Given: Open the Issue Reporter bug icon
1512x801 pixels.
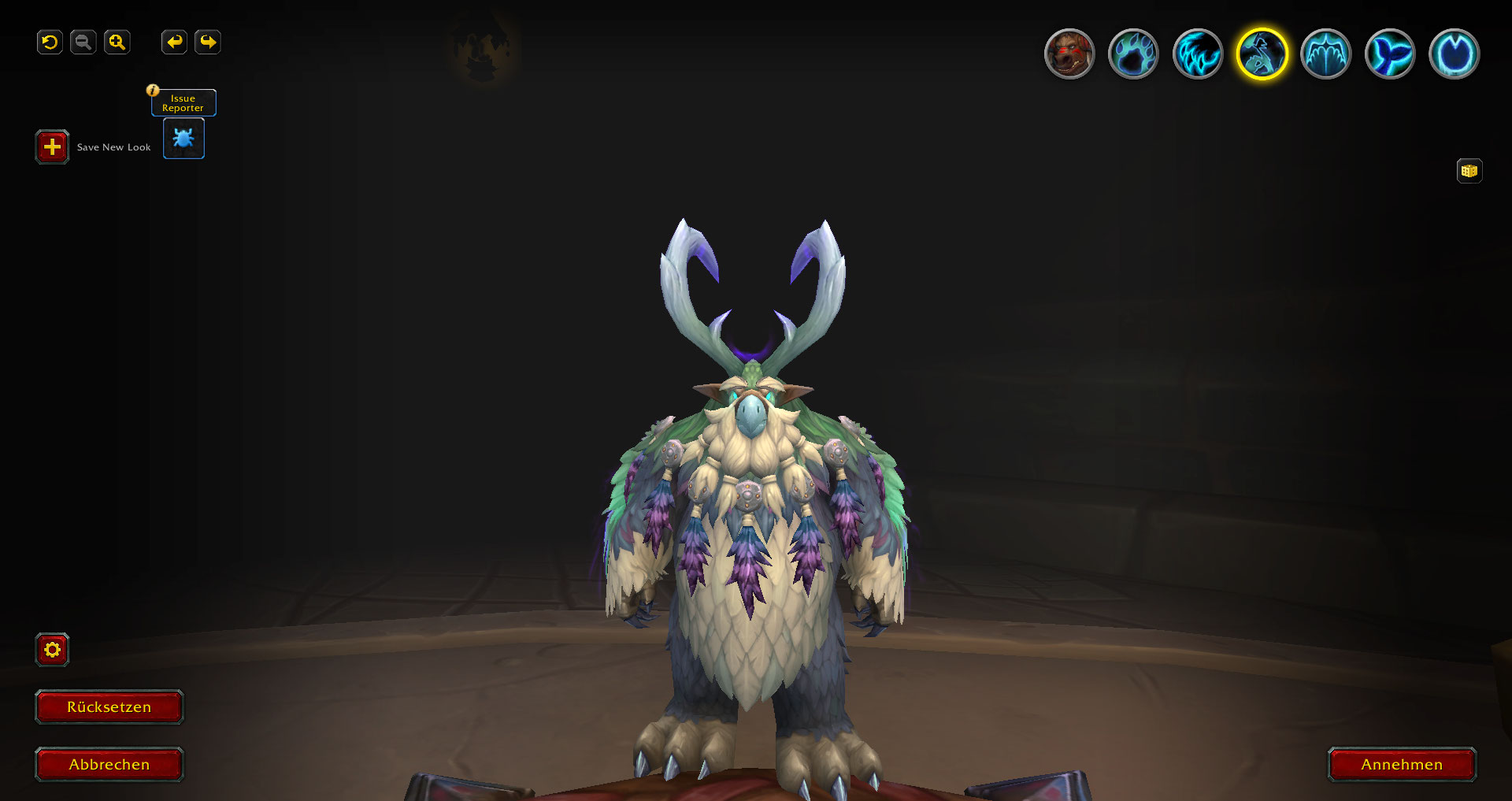Looking at the screenshot, I should [183, 139].
